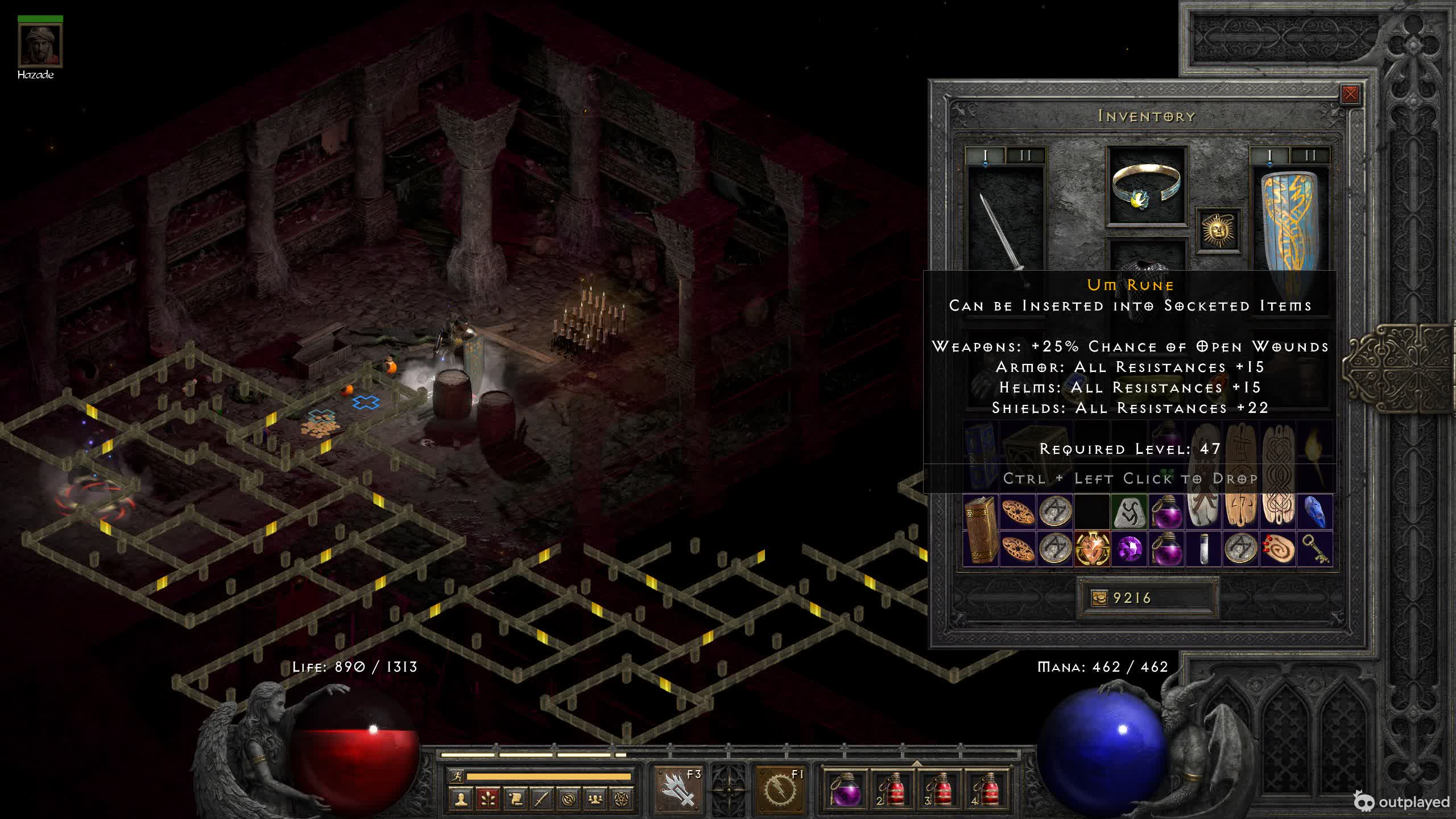
Task: Select the blue skull gem
Action: click(x=1315, y=512)
